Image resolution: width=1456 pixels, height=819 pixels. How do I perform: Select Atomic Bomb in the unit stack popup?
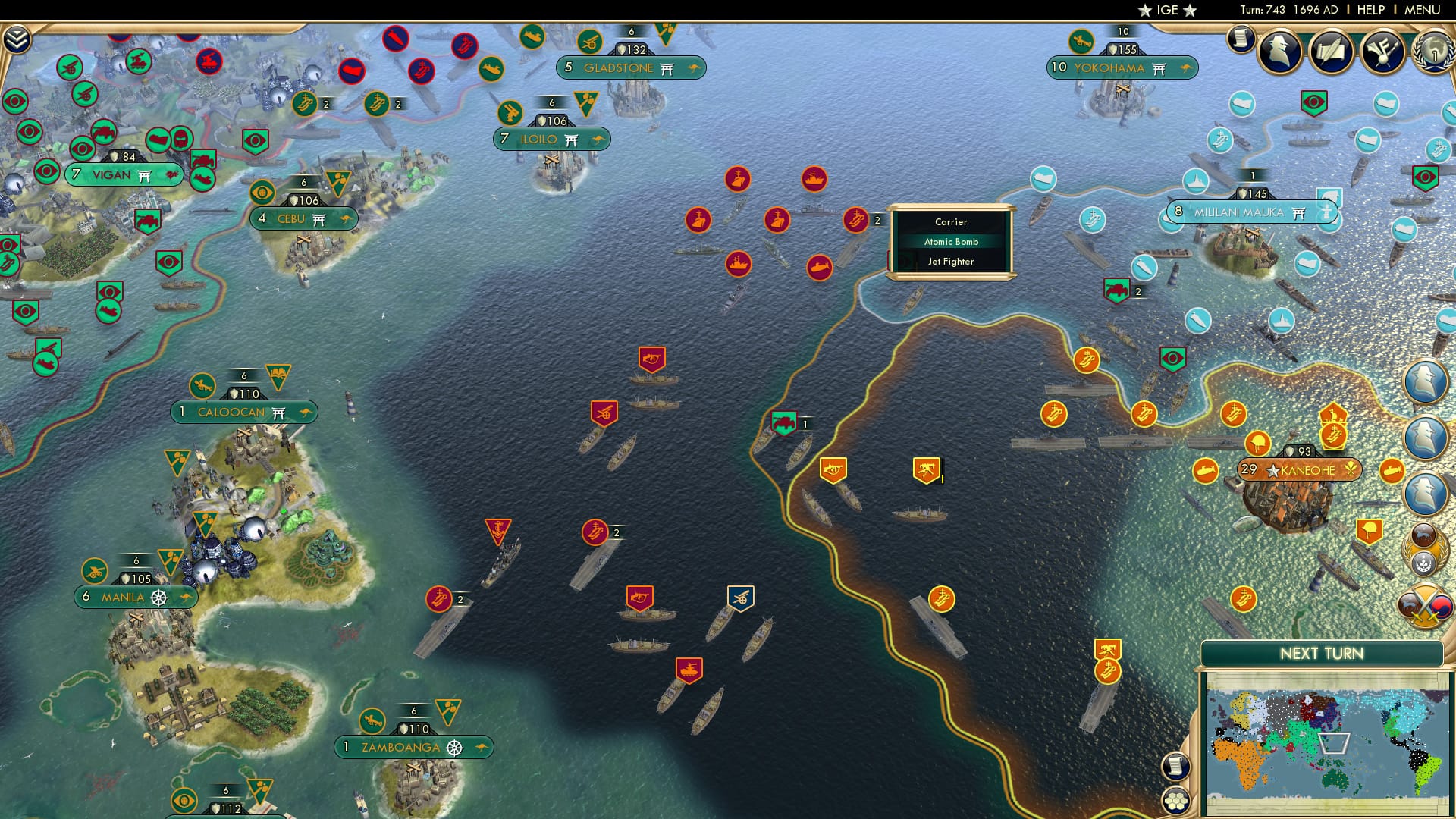point(952,241)
